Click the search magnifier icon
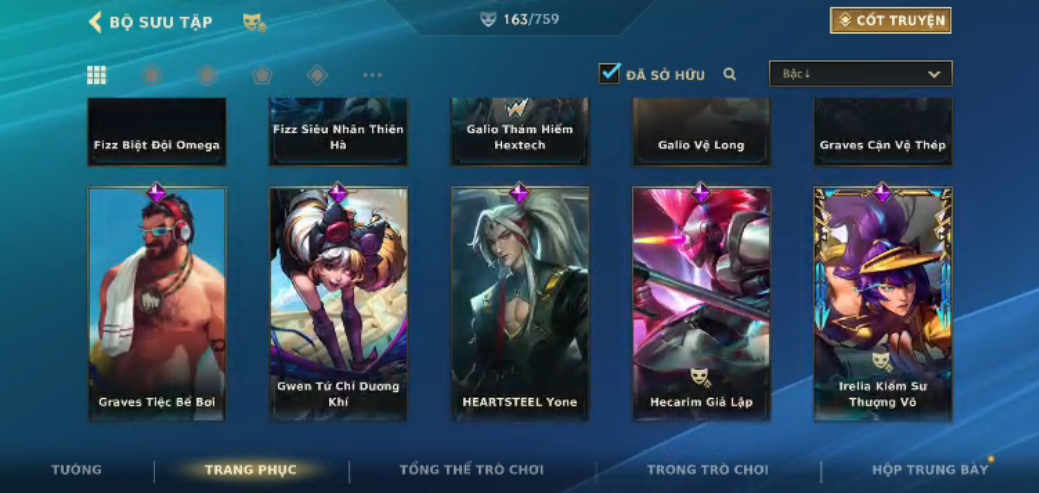Screen dimensions: 1039x493 click(730, 74)
